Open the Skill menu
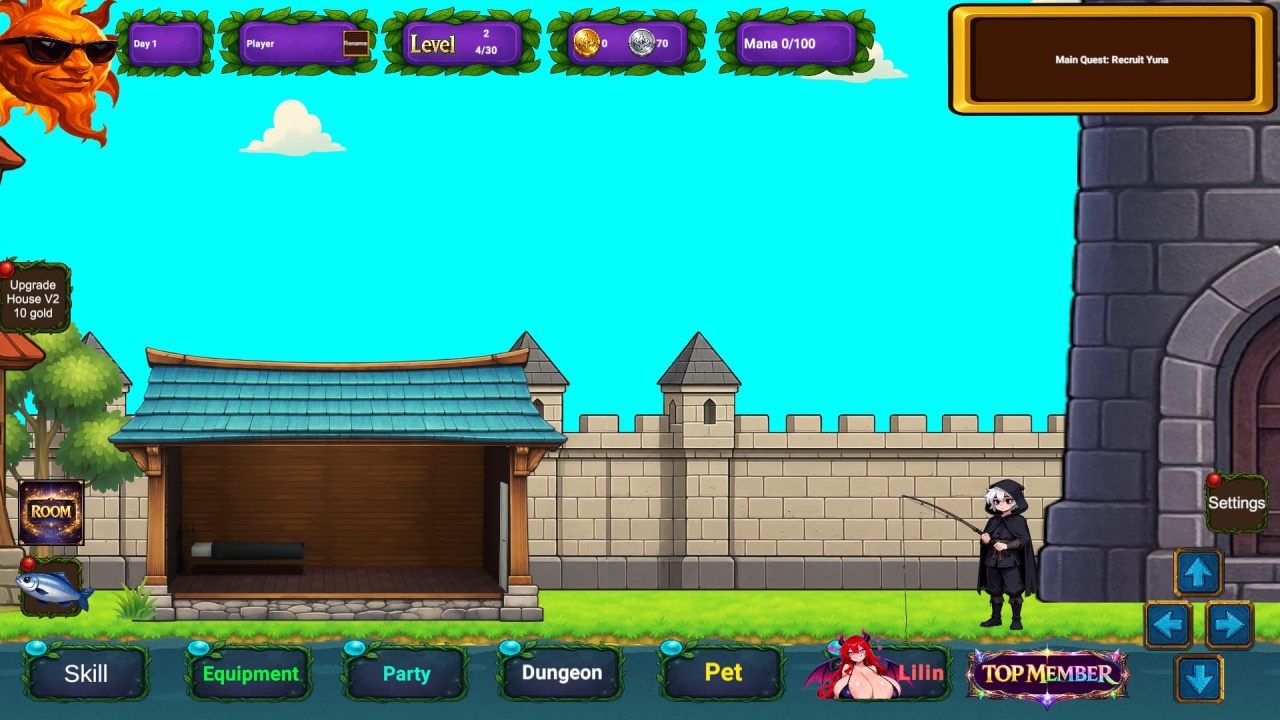 [86, 674]
